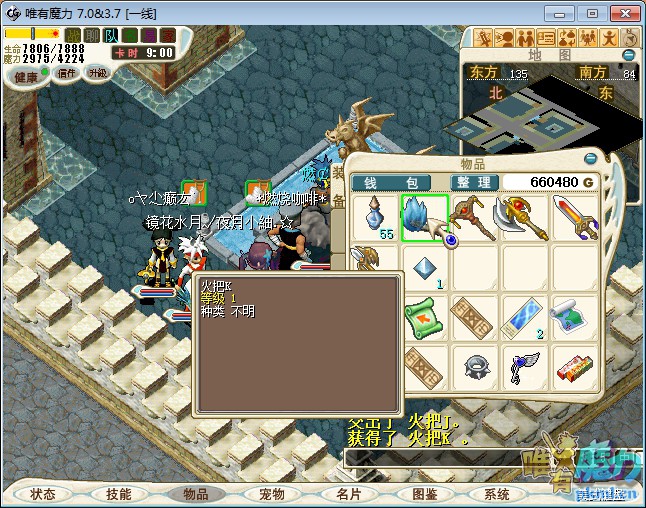The width and height of the screenshot is (646, 508).
Task: Select the flaming sword slot
Action: click(575, 217)
